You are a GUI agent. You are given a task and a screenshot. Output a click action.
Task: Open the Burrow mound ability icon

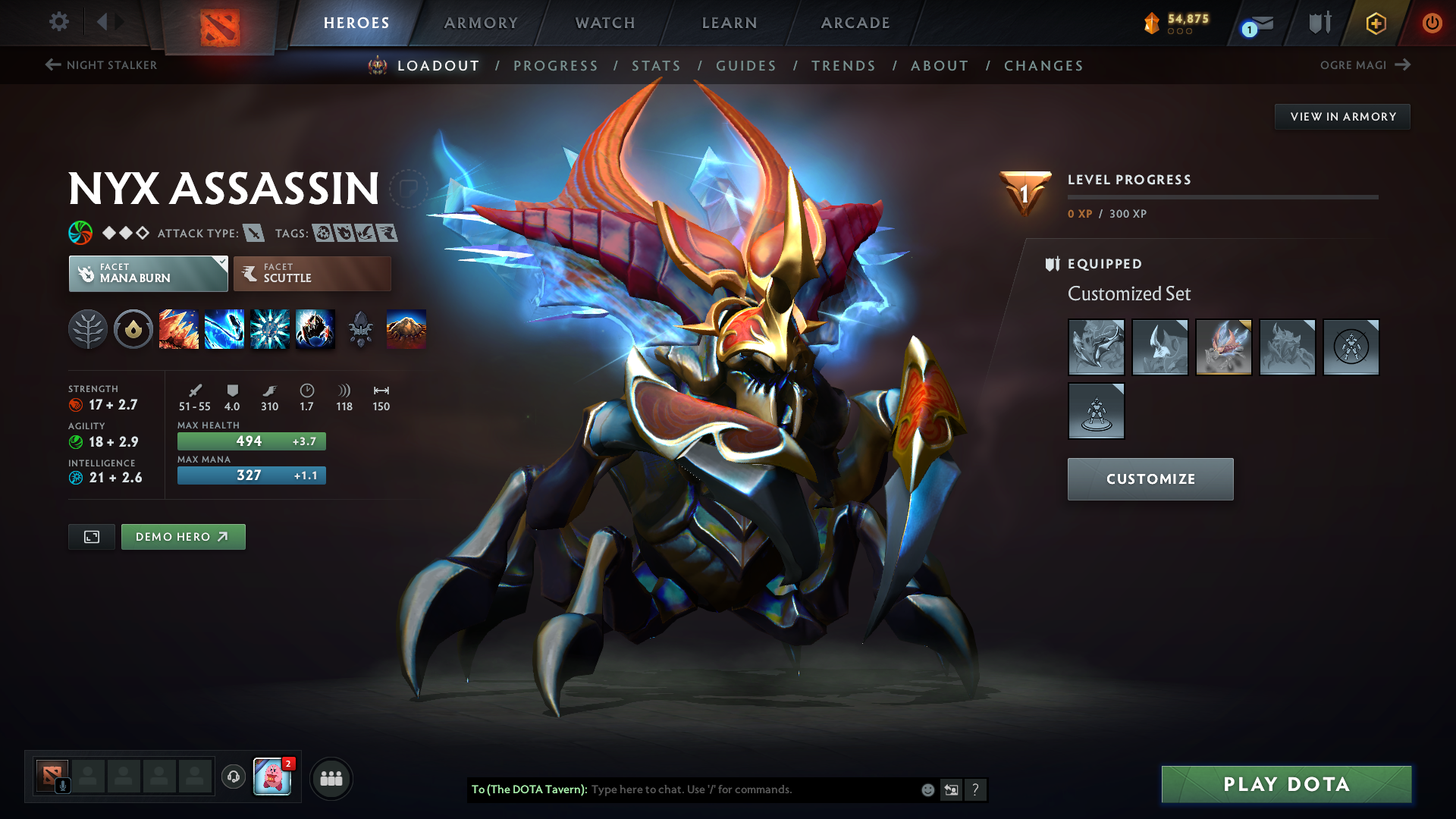point(406,329)
